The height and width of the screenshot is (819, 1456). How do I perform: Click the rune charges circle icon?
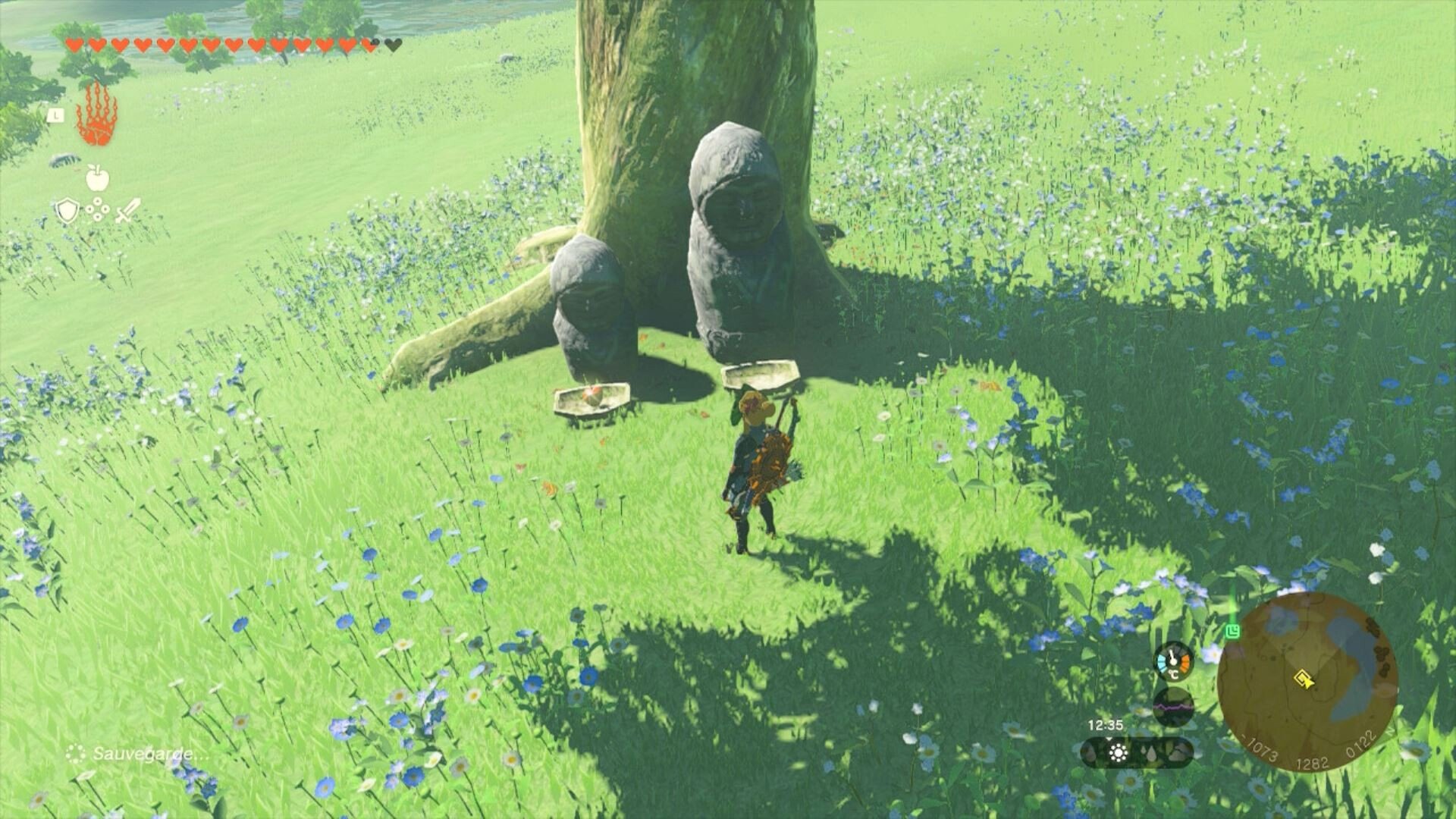(97, 209)
